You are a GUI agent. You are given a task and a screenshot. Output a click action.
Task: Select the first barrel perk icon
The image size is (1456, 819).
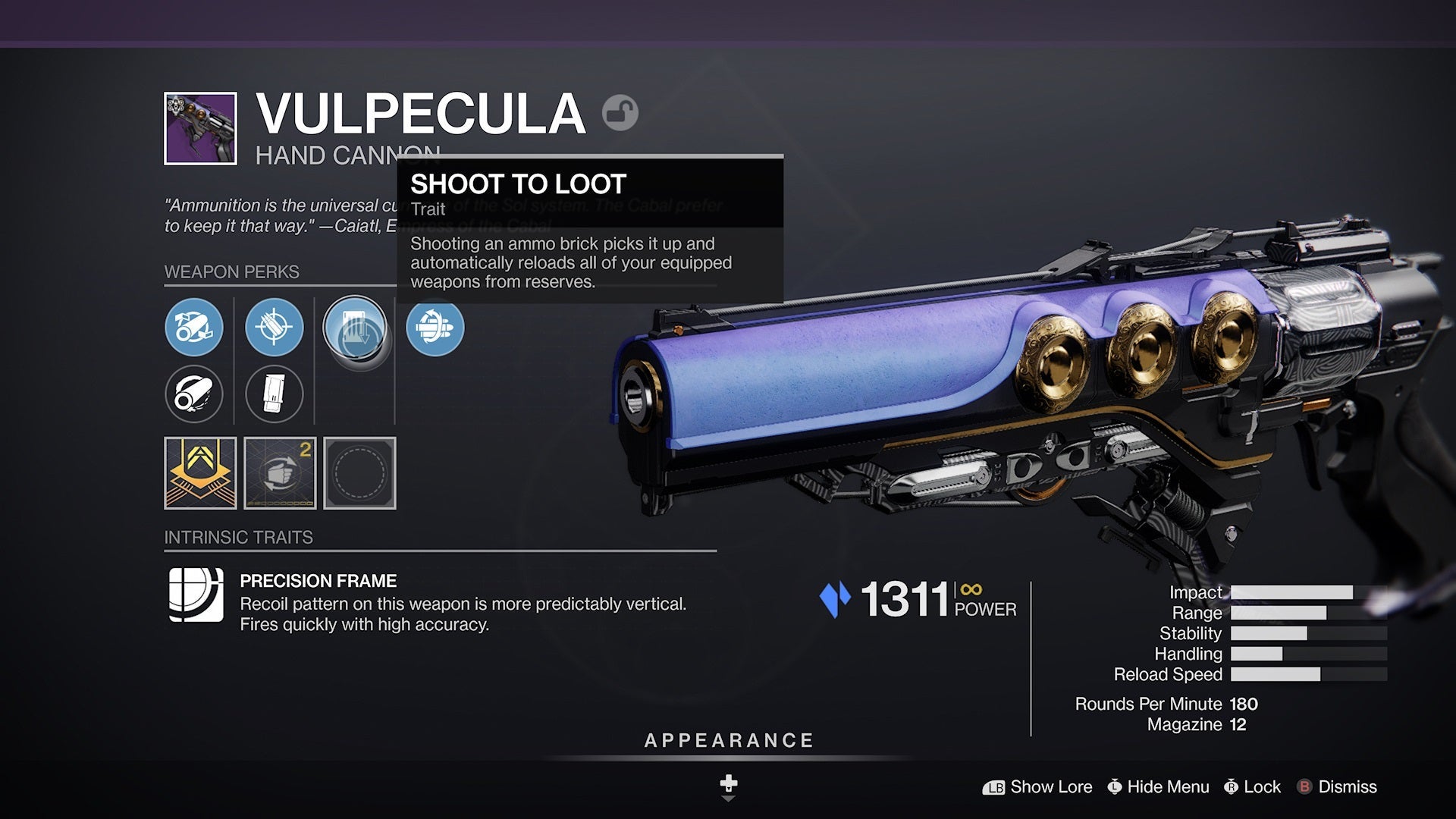[195, 328]
